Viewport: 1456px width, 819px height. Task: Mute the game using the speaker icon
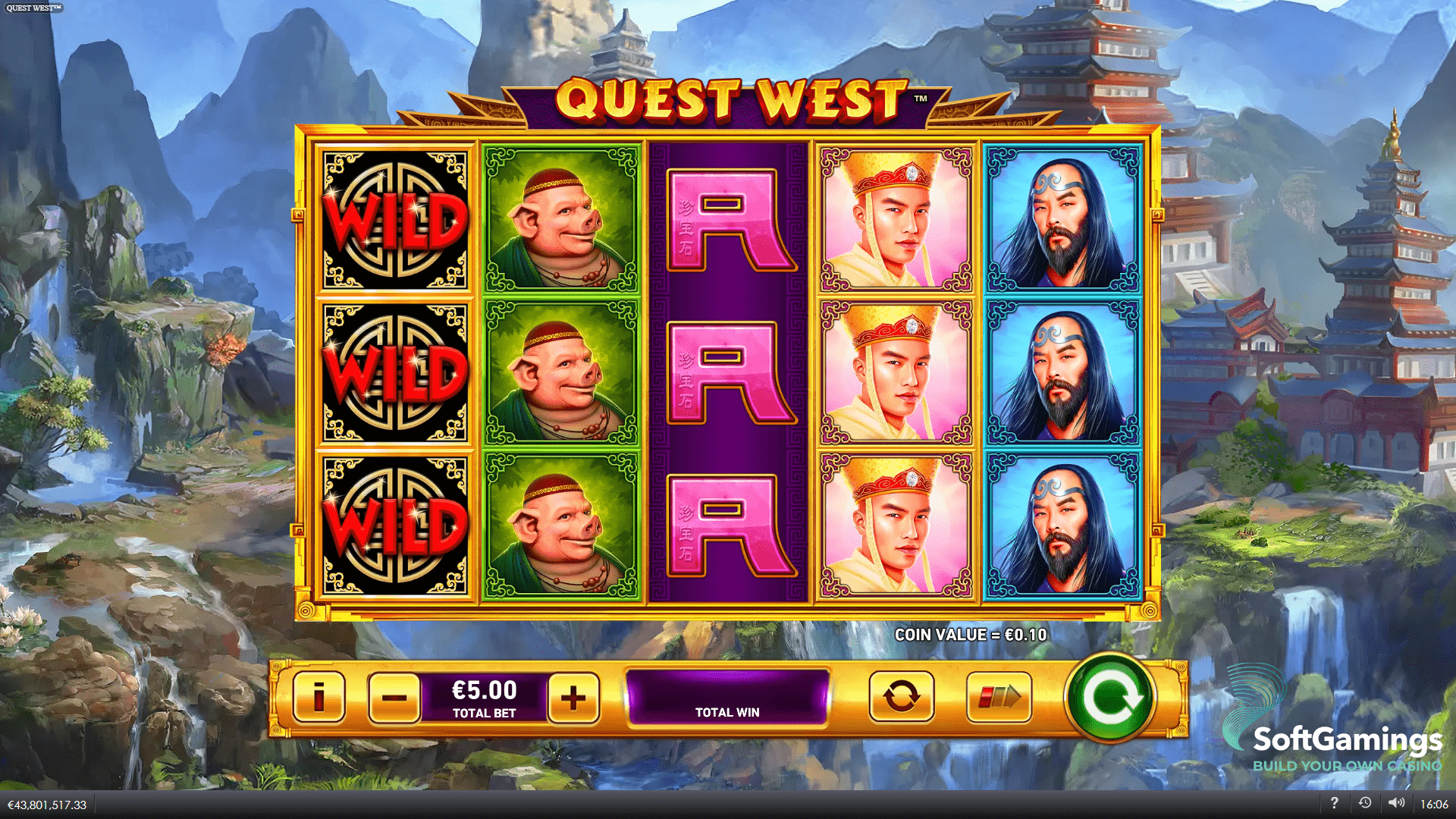click(1396, 802)
